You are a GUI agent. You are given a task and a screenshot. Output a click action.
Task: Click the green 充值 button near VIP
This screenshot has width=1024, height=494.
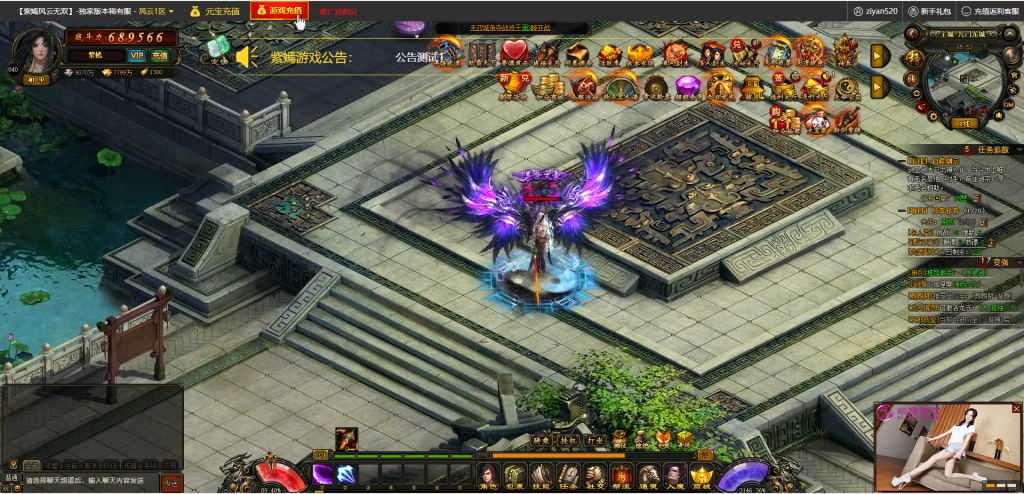(159, 56)
